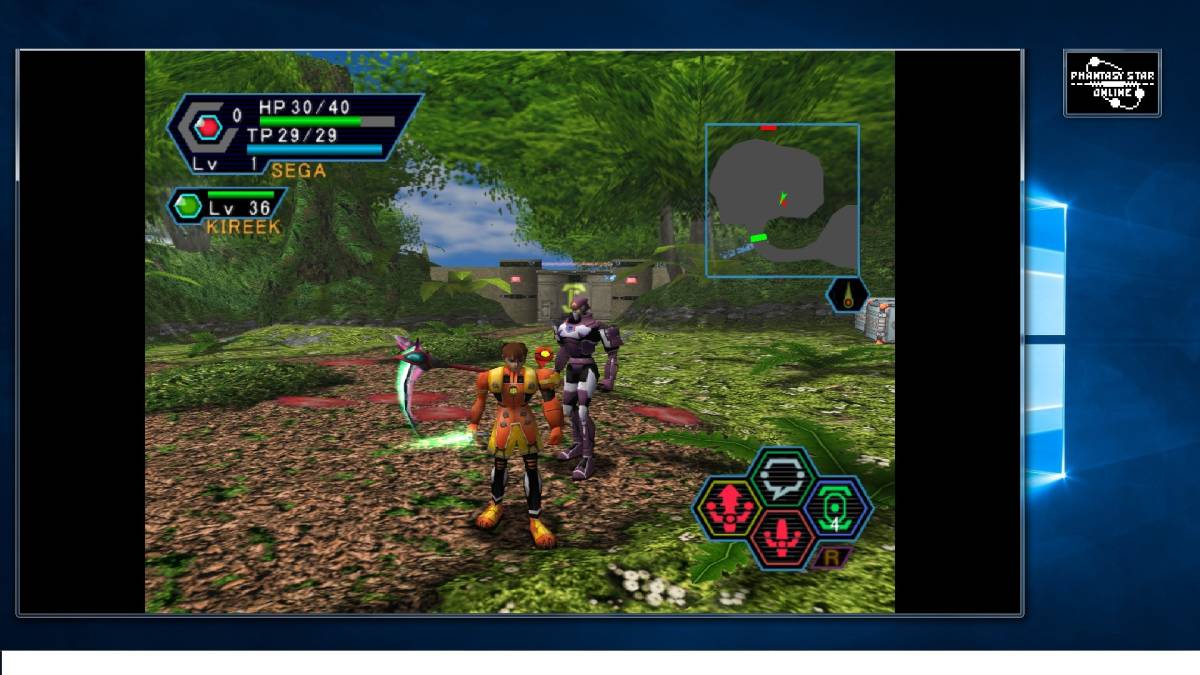This screenshot has height=675, width=1200.
Task: Click the Phantasy Star Online logo
Action: (1112, 83)
